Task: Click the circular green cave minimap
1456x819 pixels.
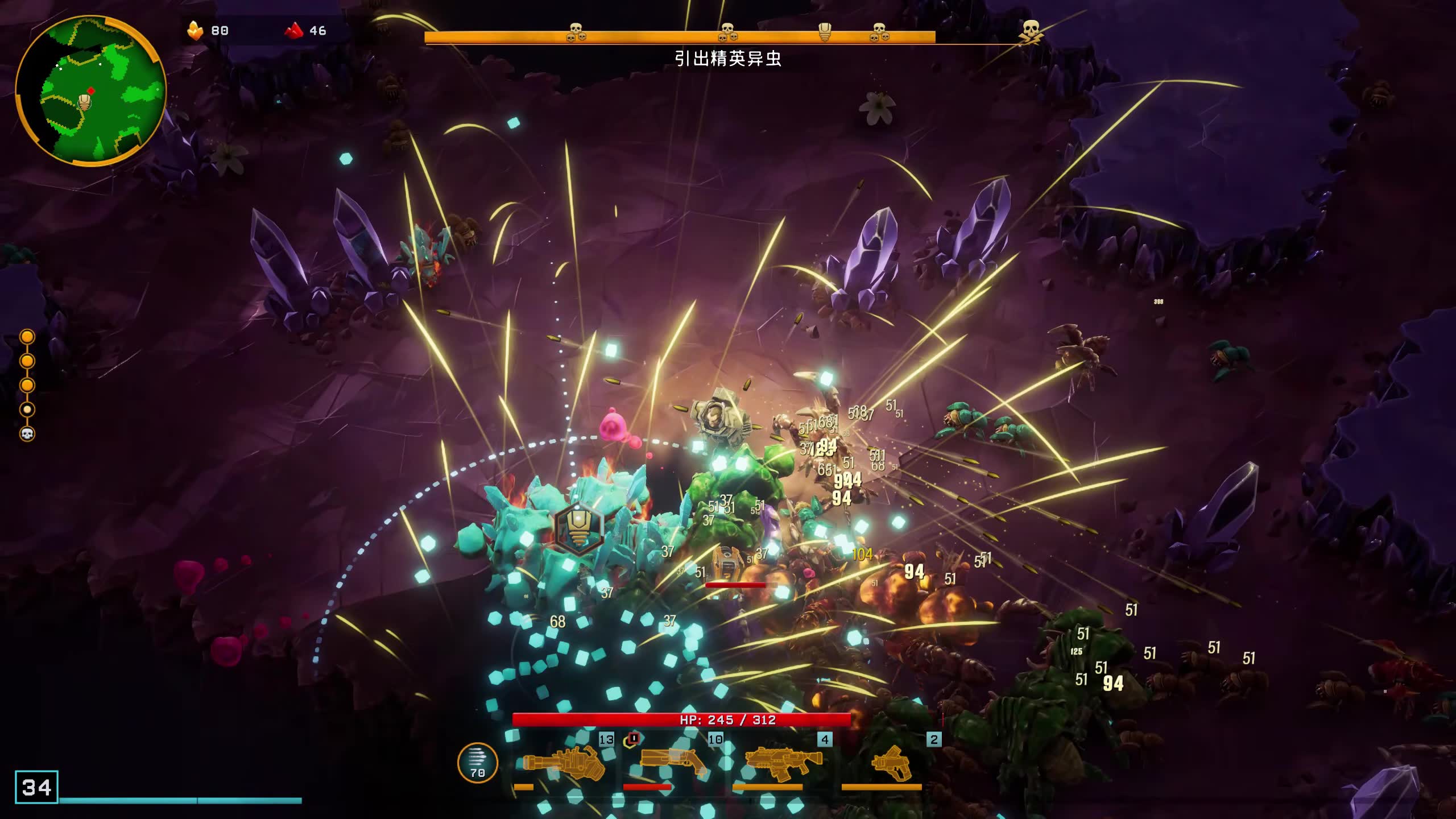Action: 91,91
